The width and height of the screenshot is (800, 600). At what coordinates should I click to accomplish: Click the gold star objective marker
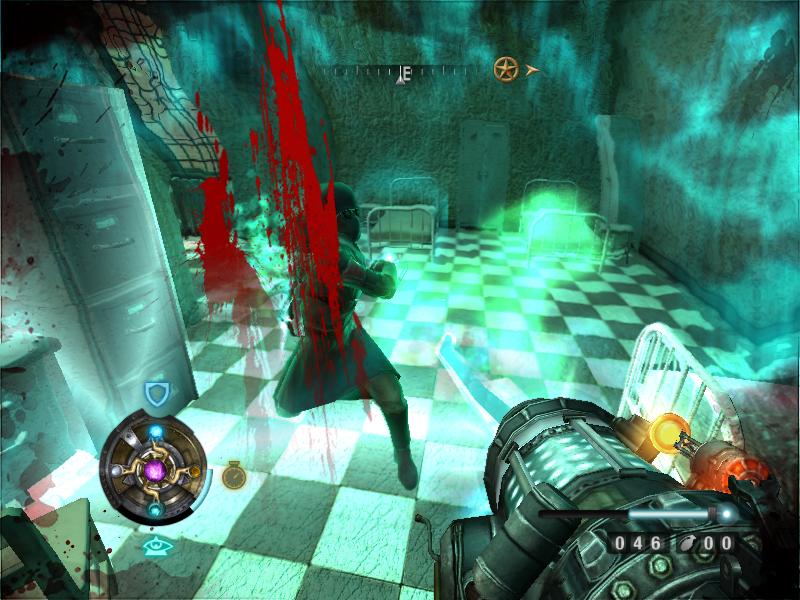coord(506,69)
